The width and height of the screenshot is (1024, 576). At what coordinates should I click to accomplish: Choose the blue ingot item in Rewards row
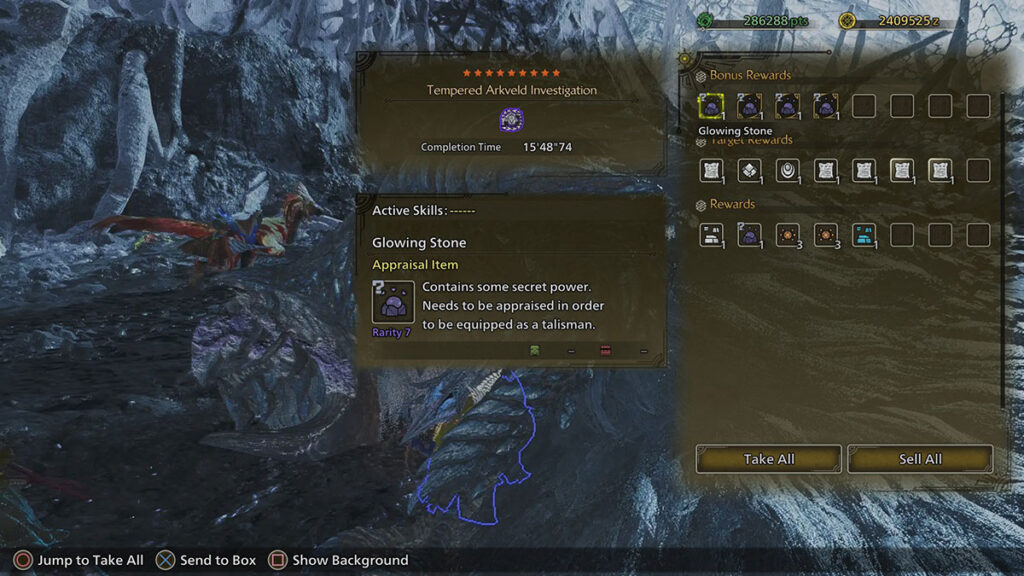[864, 235]
